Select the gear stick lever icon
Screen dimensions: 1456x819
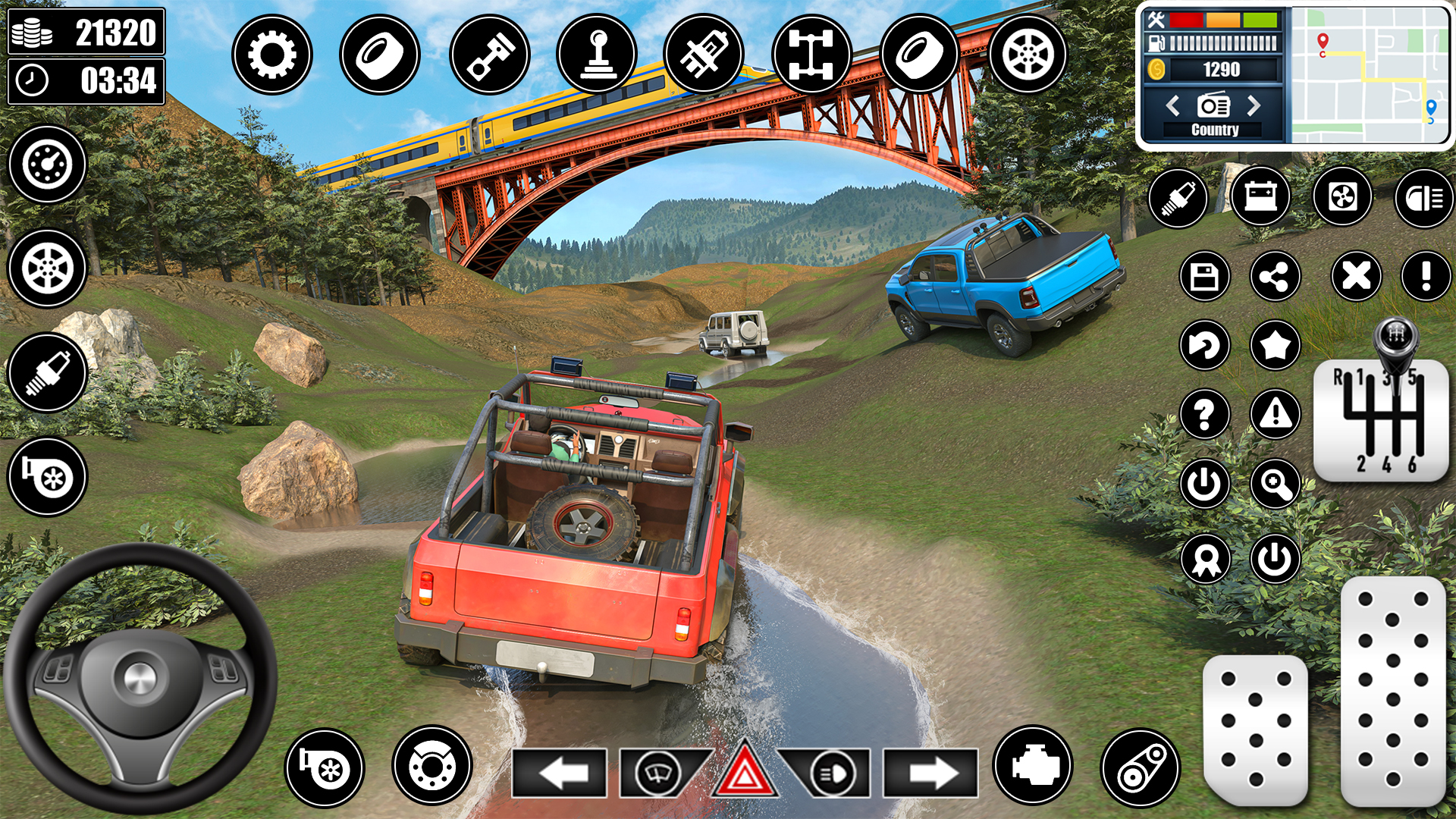[x=598, y=55]
